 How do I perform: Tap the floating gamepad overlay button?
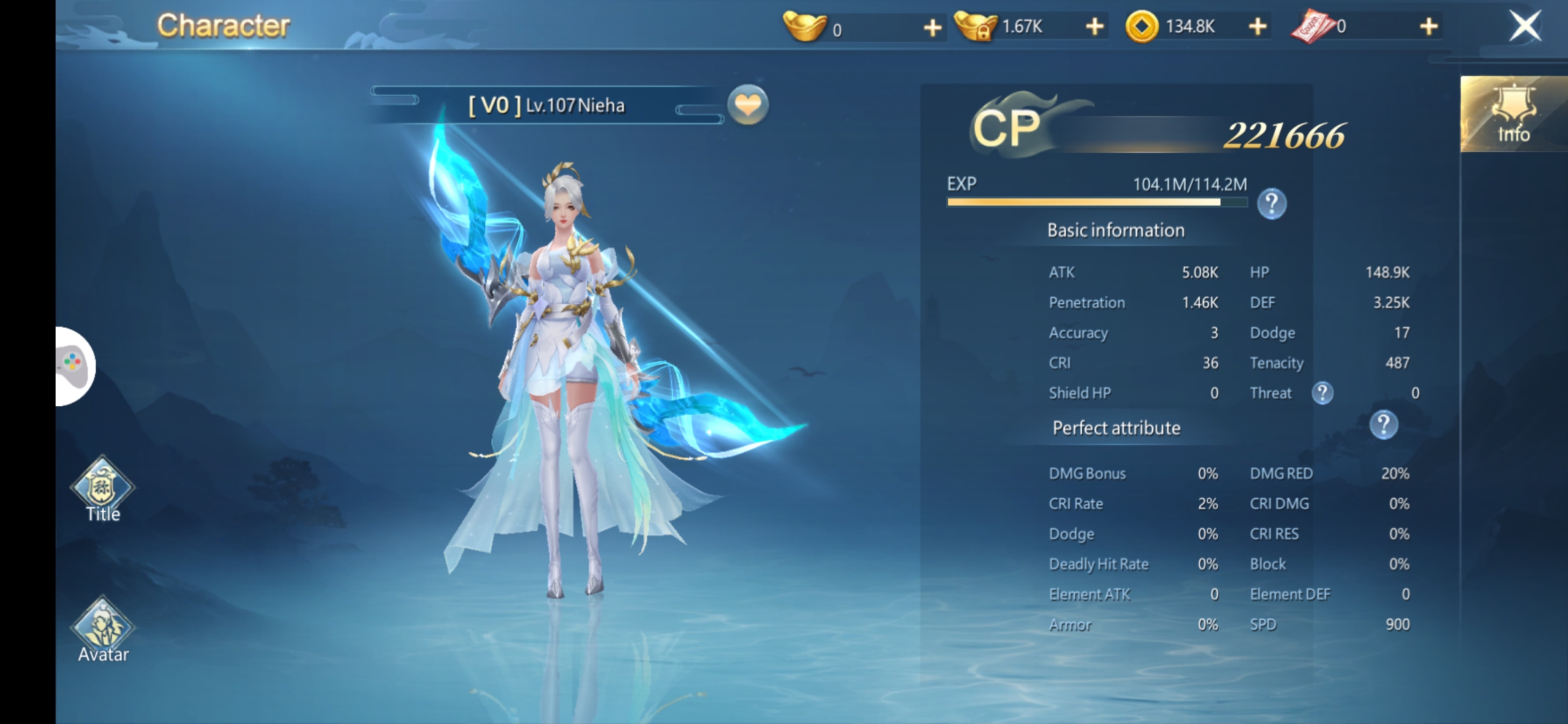tap(74, 366)
